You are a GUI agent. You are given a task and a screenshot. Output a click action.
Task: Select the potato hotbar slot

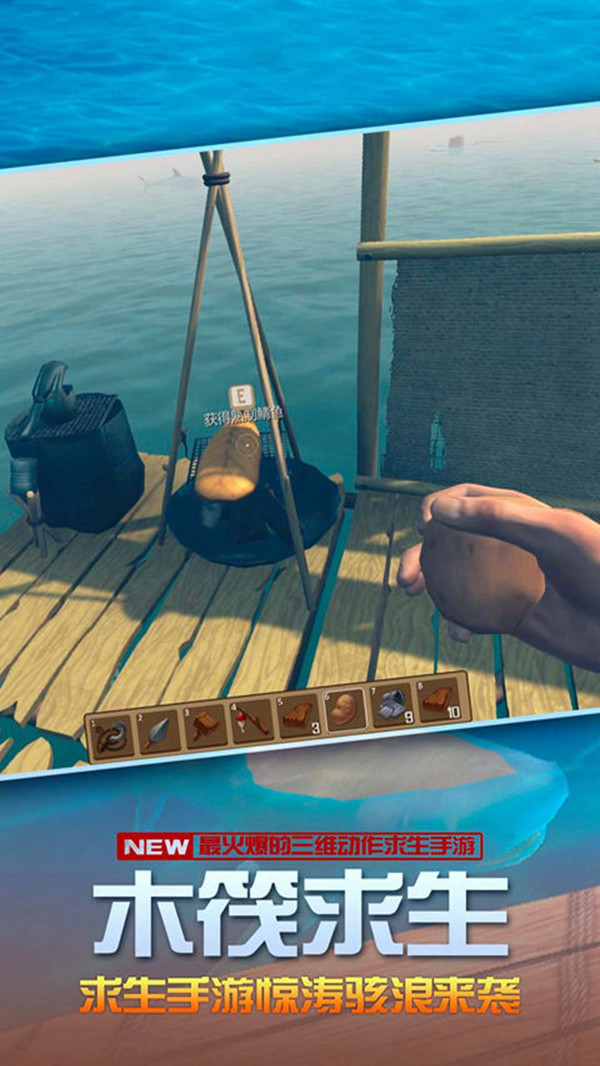tap(345, 710)
